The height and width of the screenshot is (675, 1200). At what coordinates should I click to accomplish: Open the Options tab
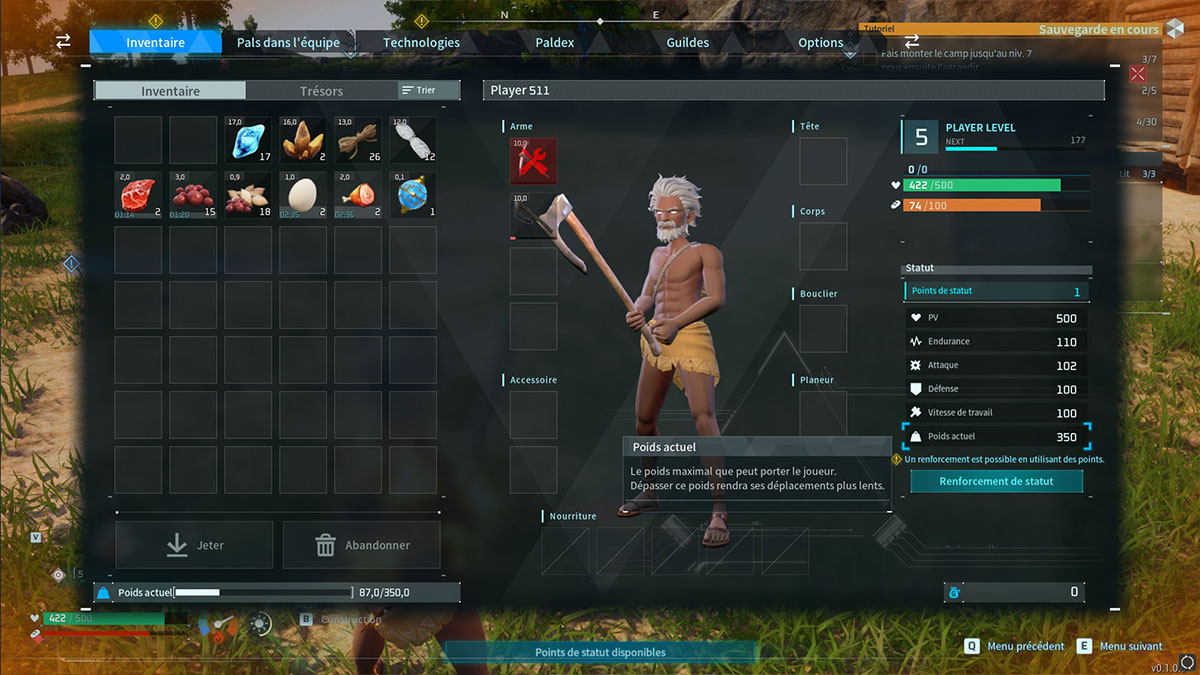[x=820, y=43]
